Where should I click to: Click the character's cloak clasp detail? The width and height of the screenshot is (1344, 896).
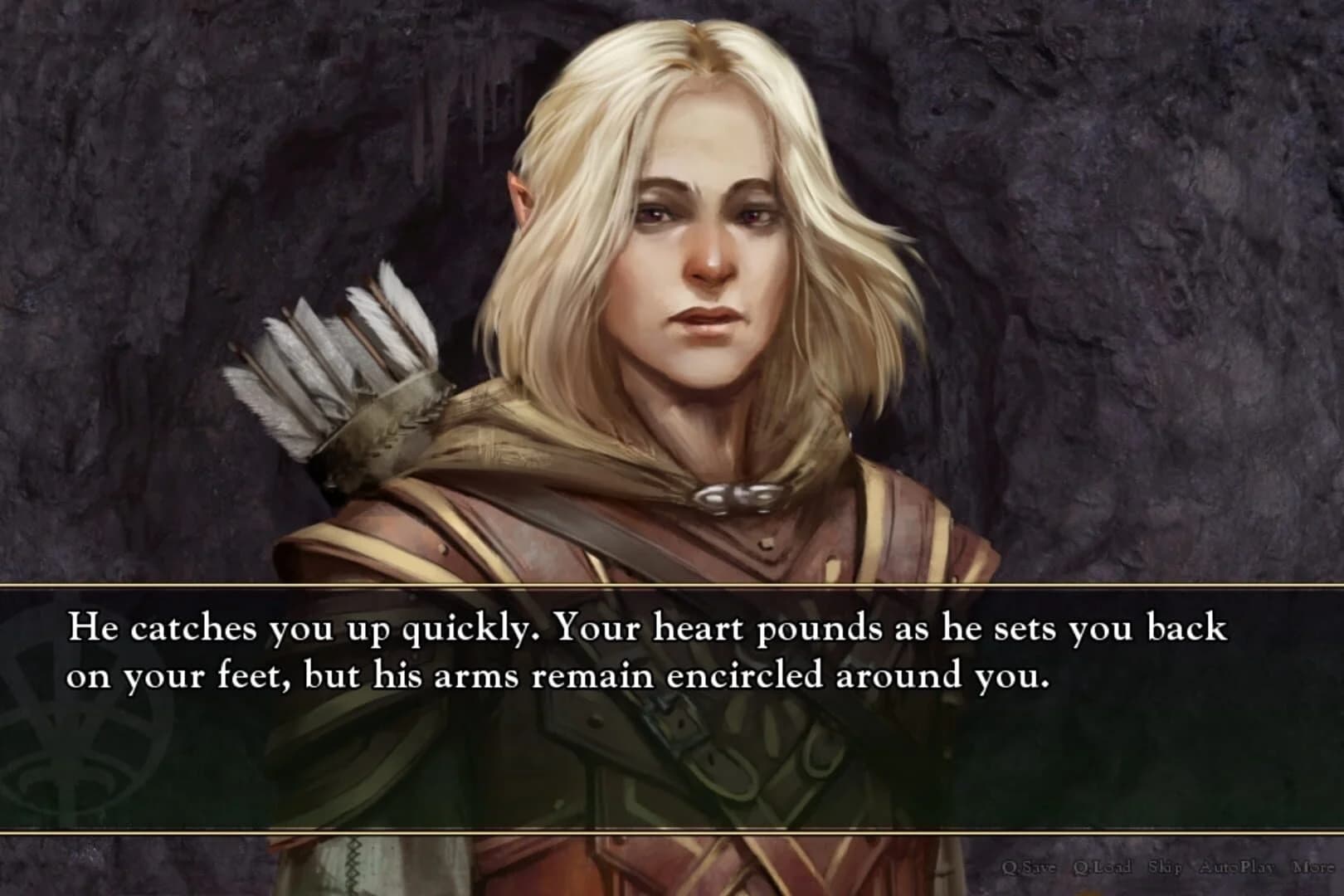point(734,495)
